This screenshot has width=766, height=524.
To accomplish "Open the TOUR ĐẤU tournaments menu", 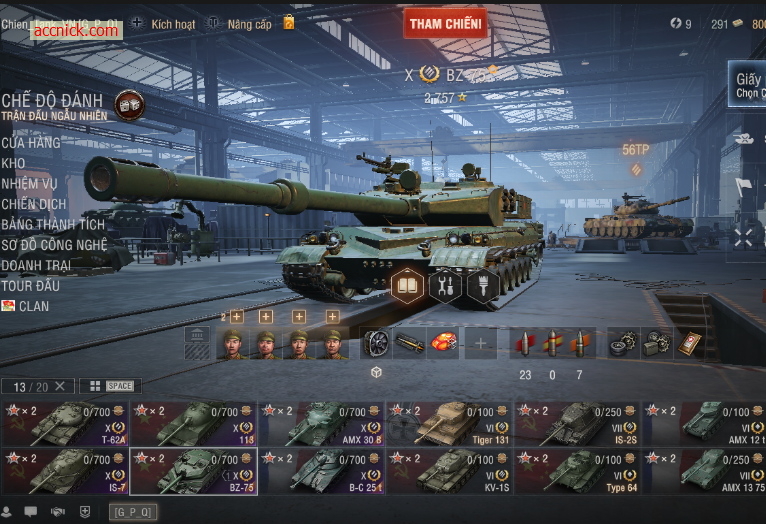I will (x=31, y=286).
